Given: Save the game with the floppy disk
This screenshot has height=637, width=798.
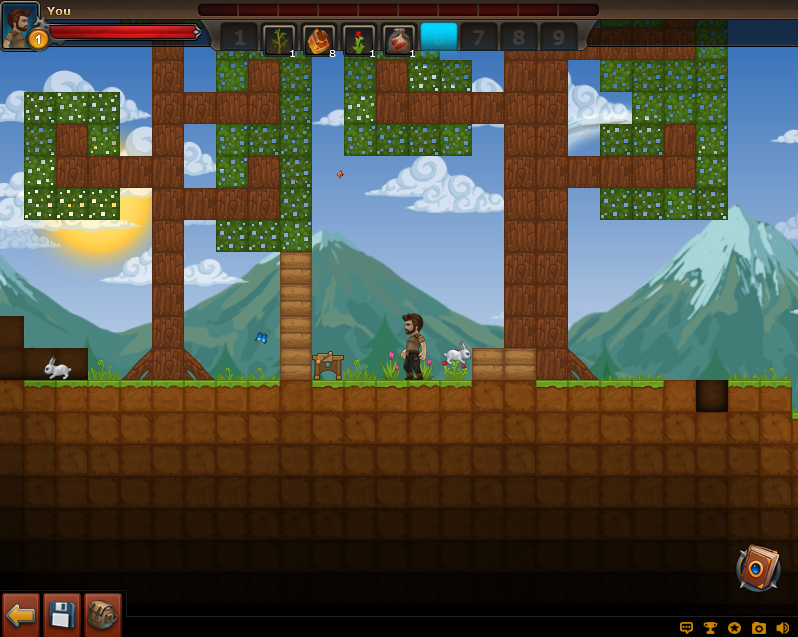Looking at the screenshot, I should tap(62, 614).
